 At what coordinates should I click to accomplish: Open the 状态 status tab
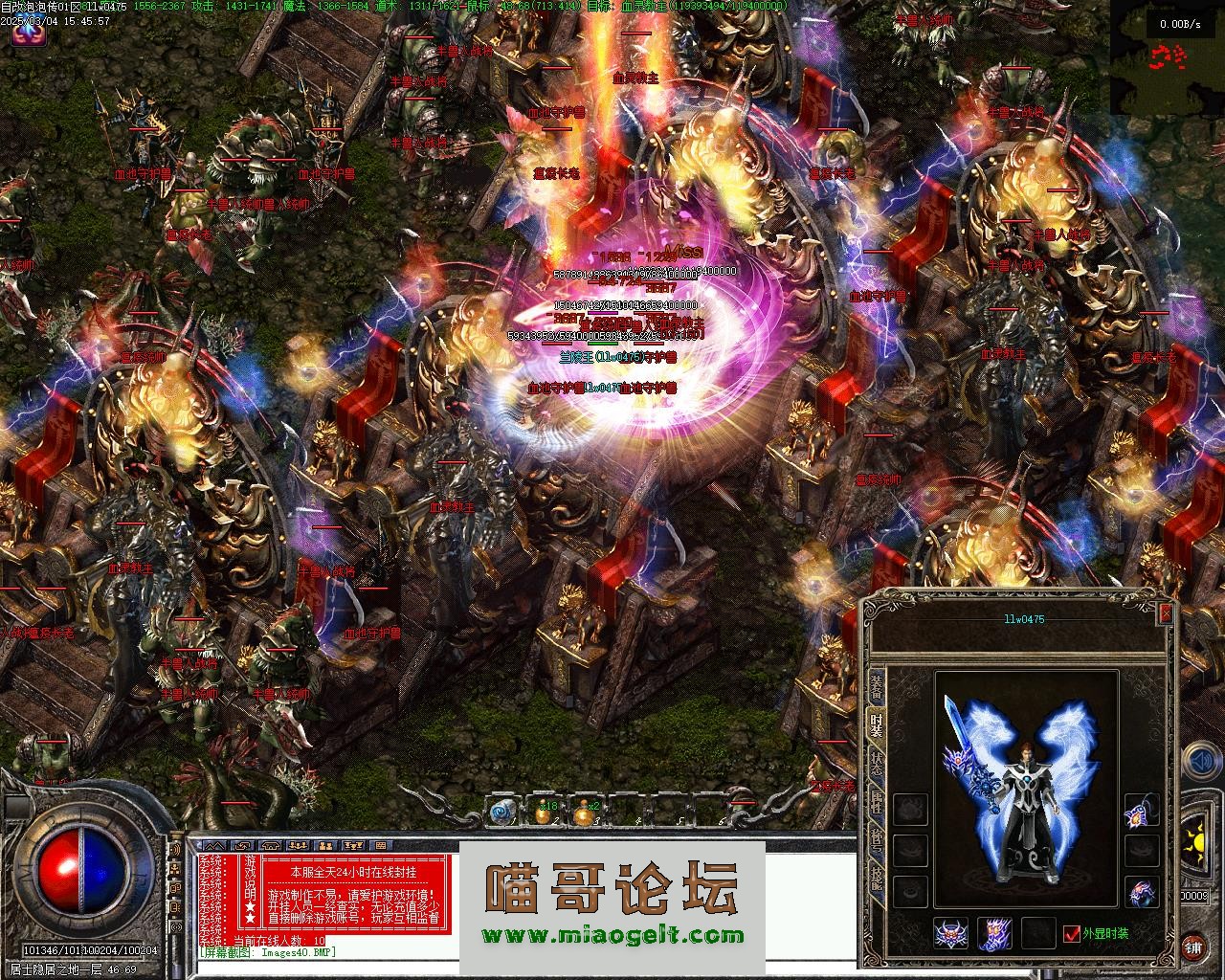(x=876, y=766)
